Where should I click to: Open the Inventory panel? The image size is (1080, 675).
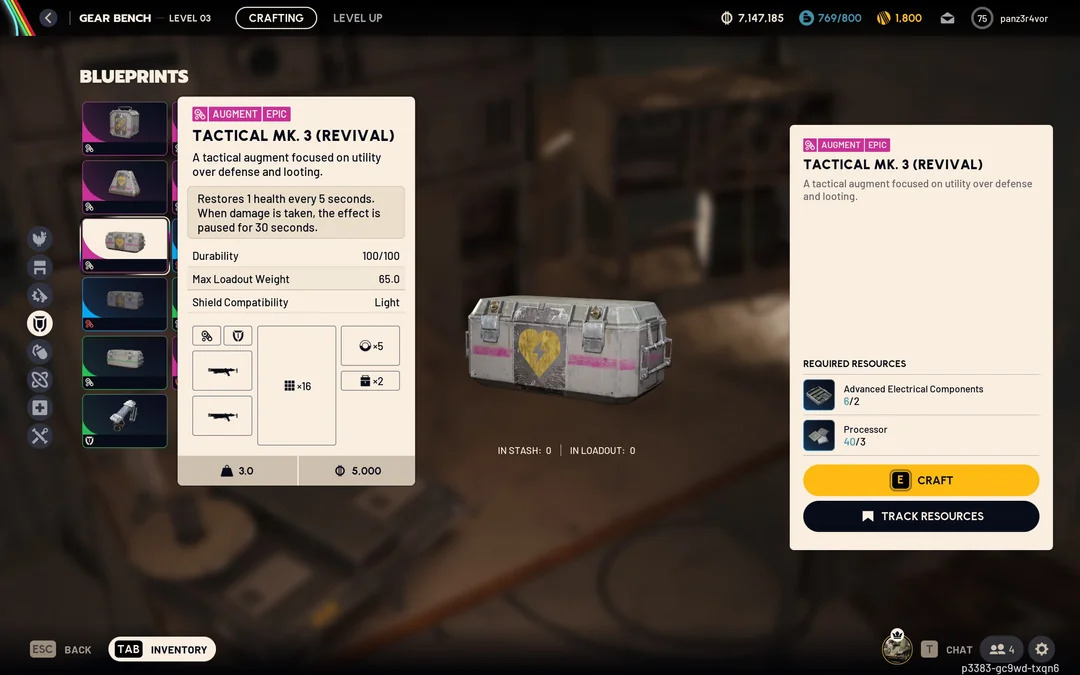pos(162,649)
